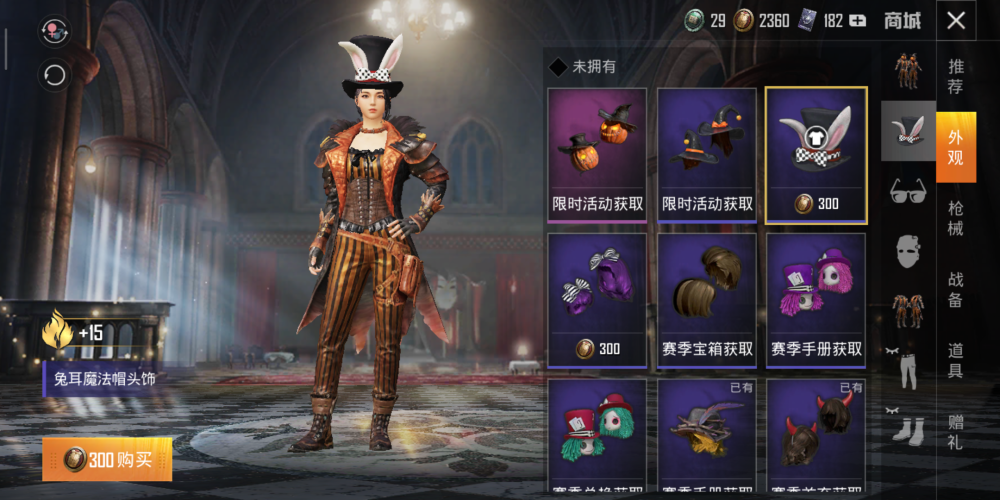This screenshot has width=1000, height=500.
Task: Go to the 道具 items tab
Action: [956, 361]
